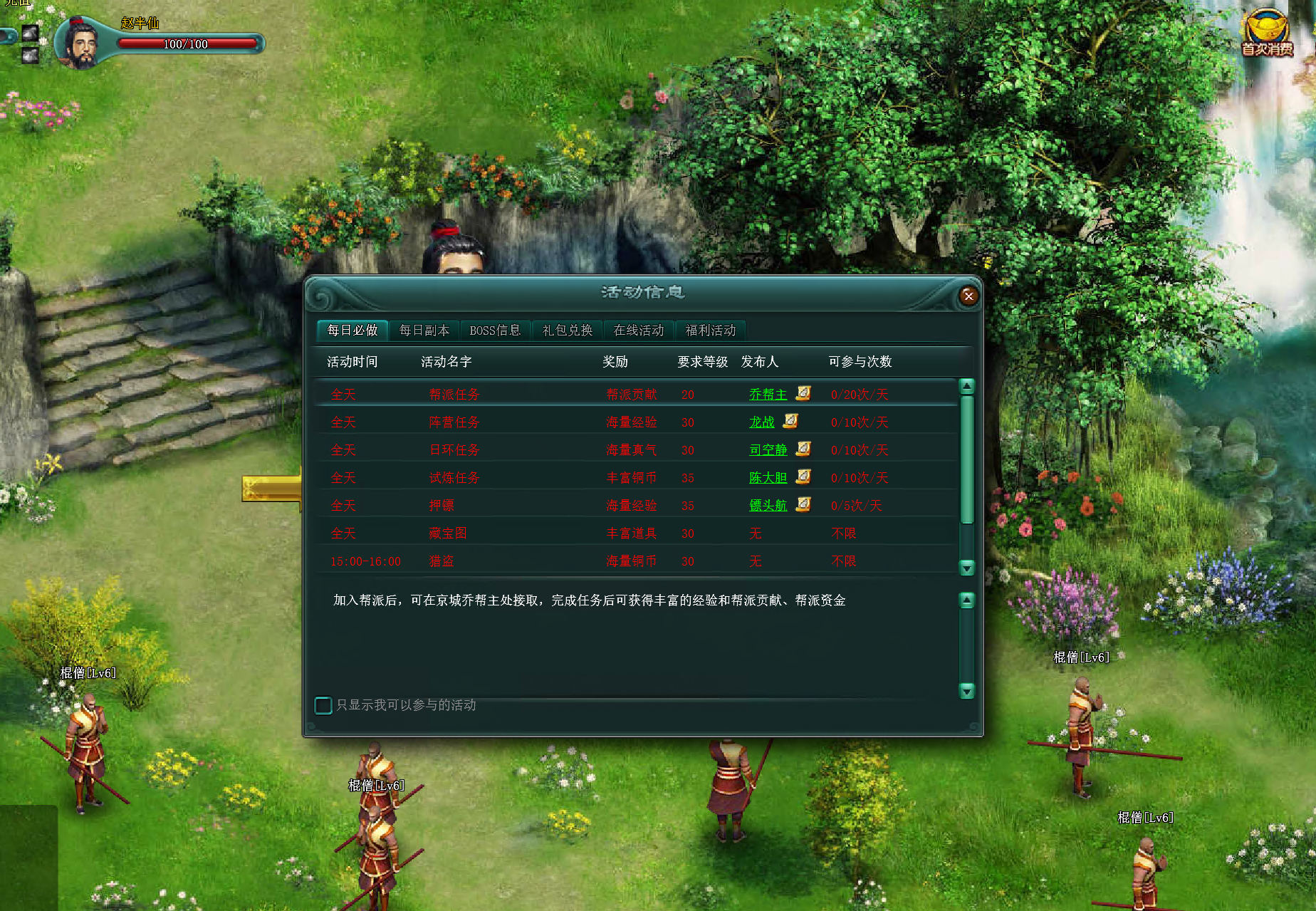Select the 每日必做 tab
The width and height of the screenshot is (1316, 911).
(352, 330)
